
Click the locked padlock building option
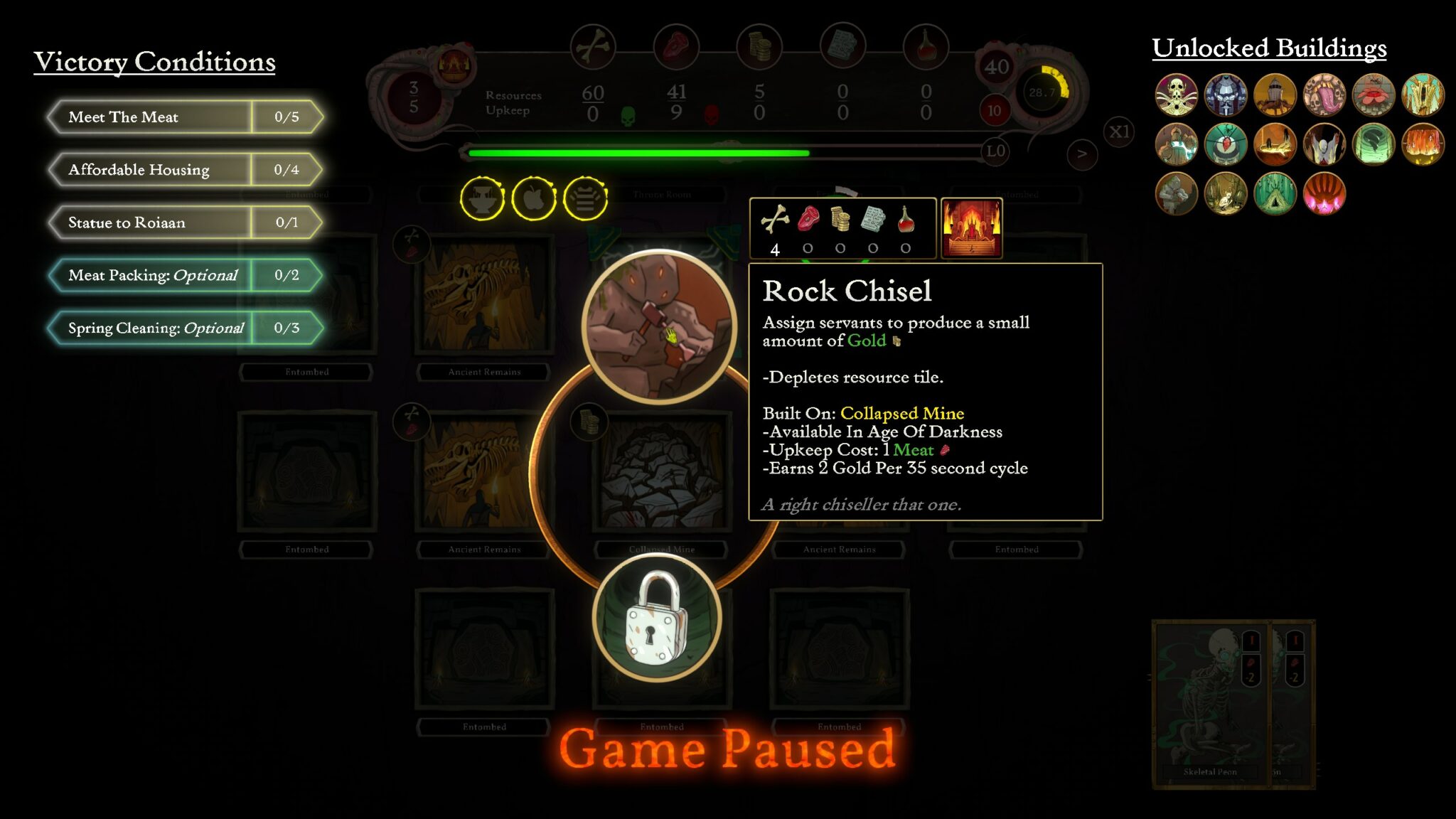[x=657, y=619]
